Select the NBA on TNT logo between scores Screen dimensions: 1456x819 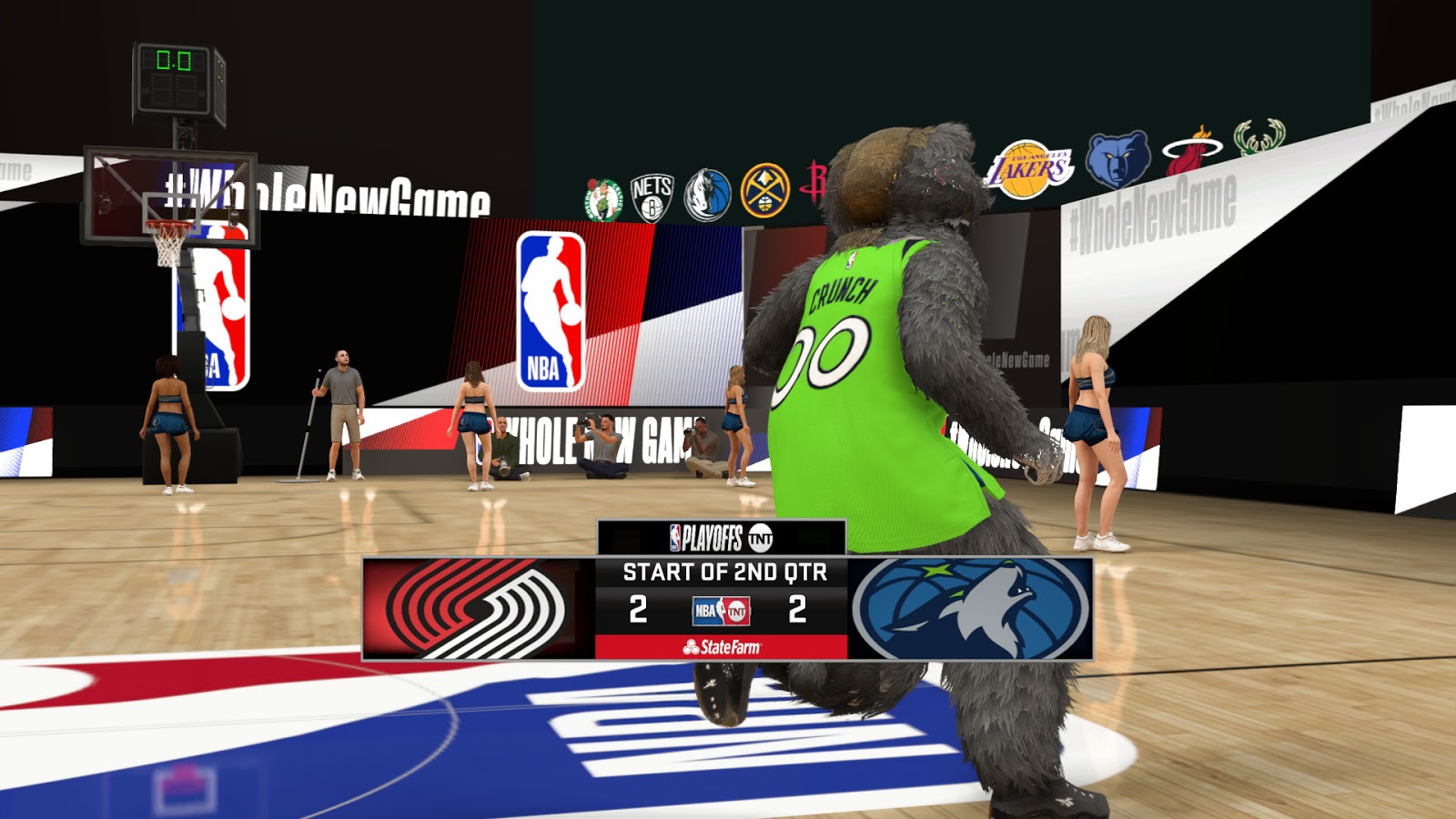point(719,612)
